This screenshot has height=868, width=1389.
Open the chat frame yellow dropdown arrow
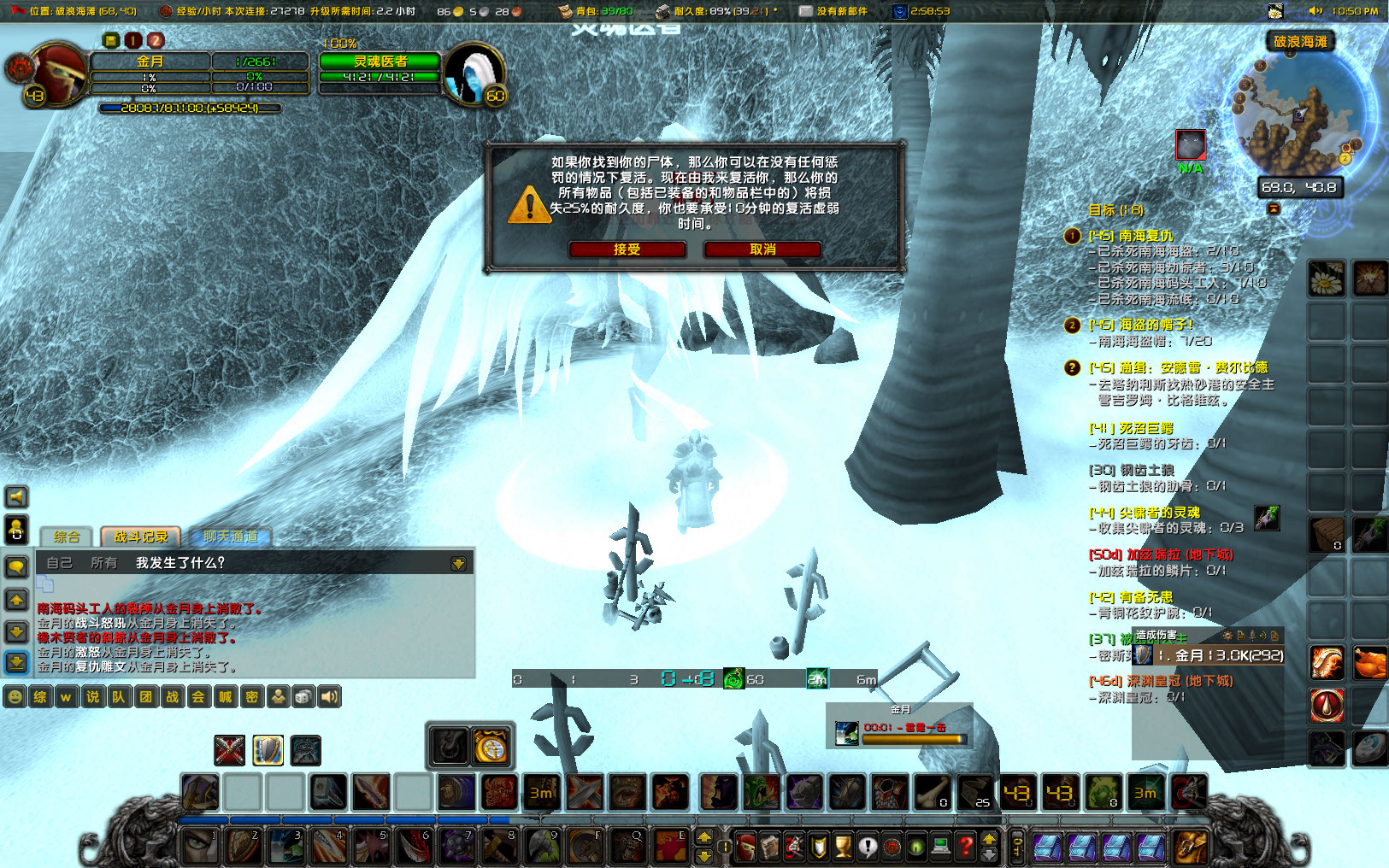pos(459,564)
